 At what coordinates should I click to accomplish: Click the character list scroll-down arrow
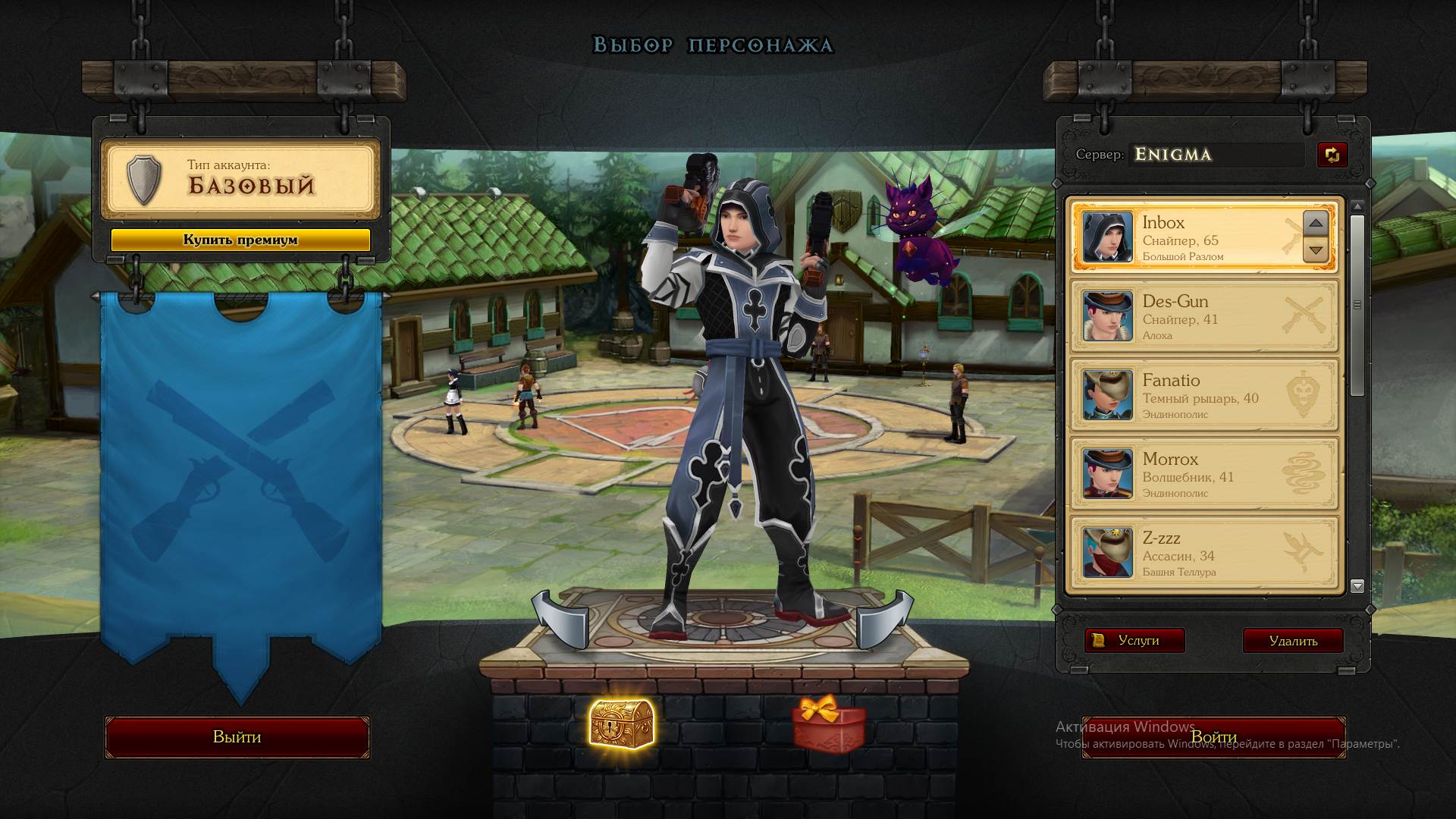tap(1357, 586)
